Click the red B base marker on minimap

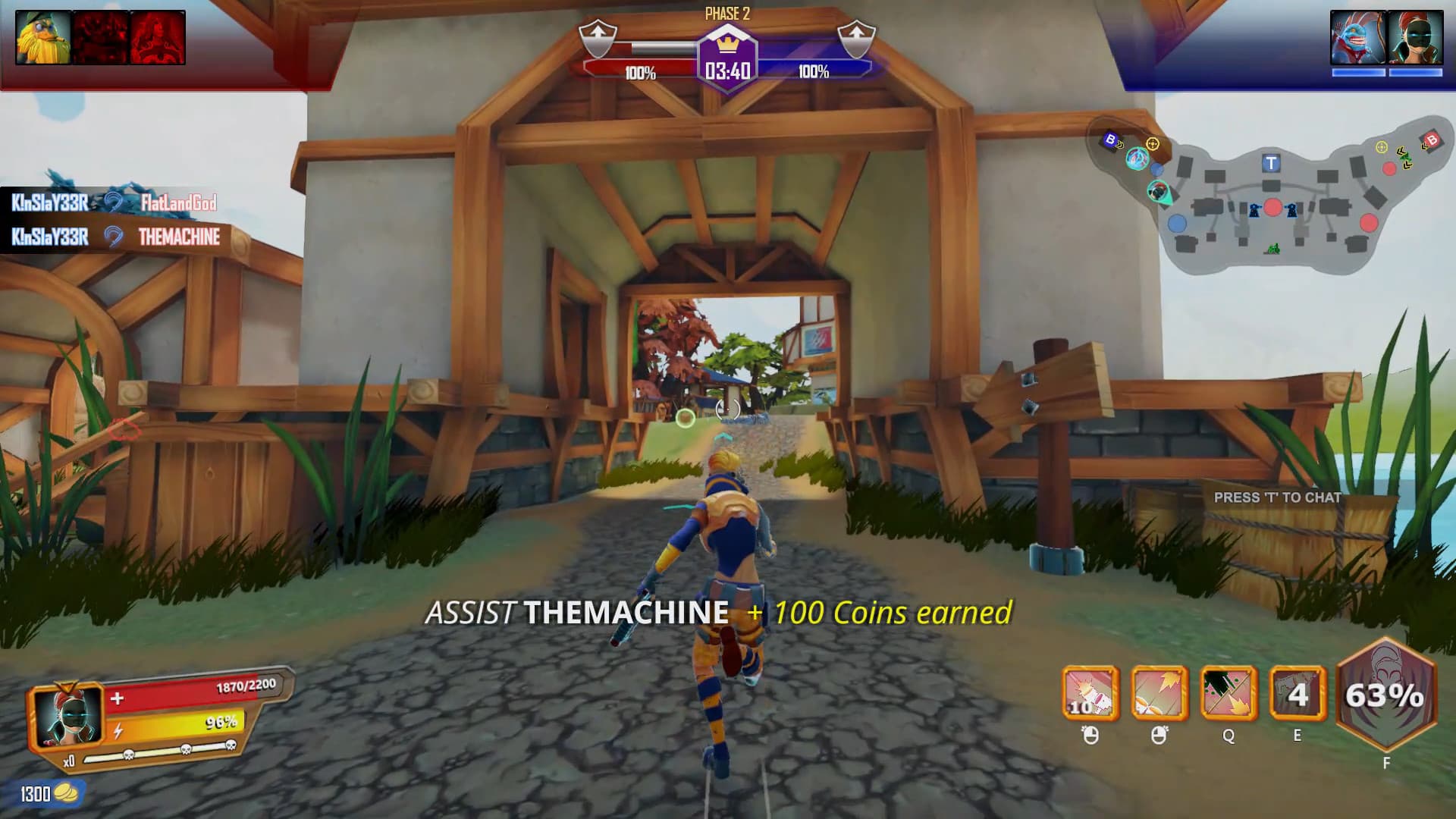1432,140
